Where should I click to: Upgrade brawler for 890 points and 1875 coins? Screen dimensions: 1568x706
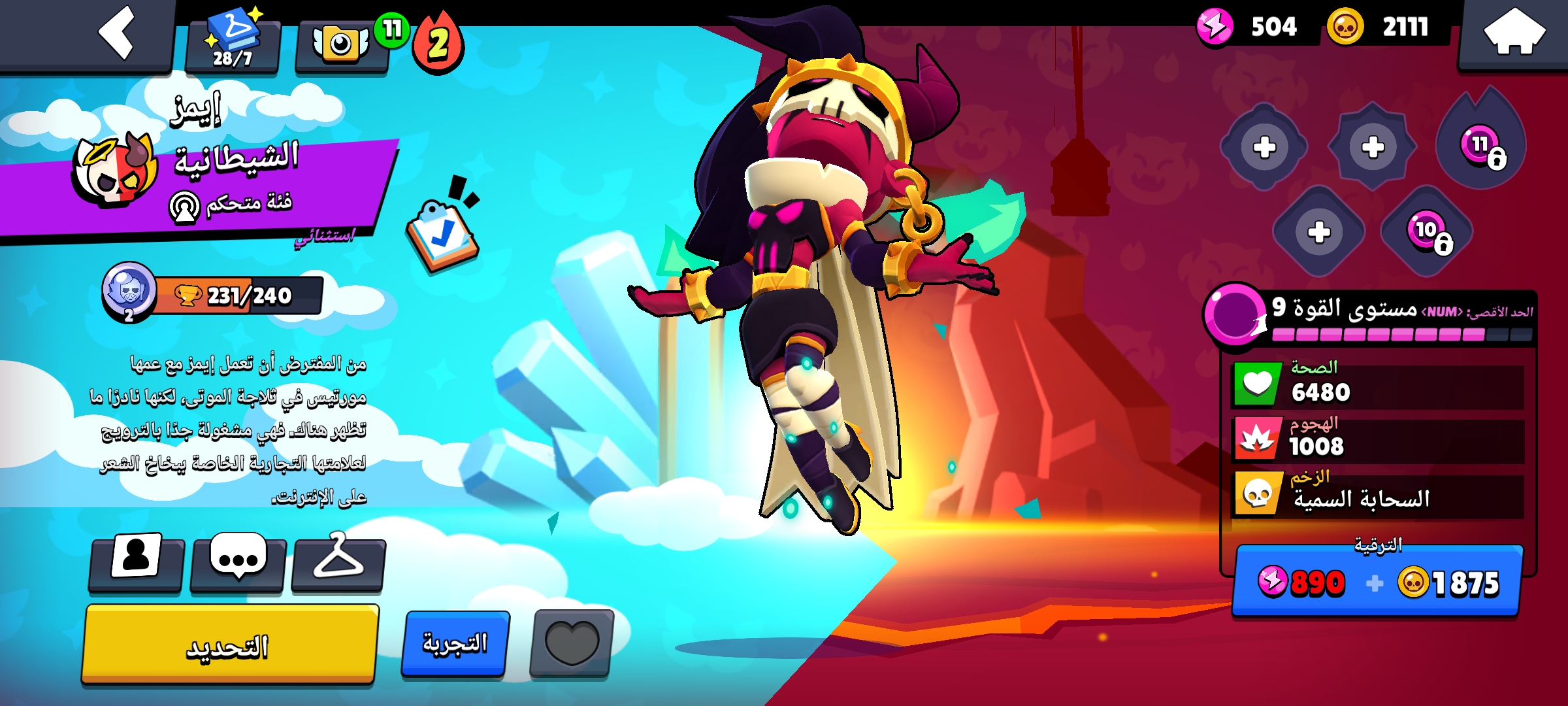point(1377,582)
